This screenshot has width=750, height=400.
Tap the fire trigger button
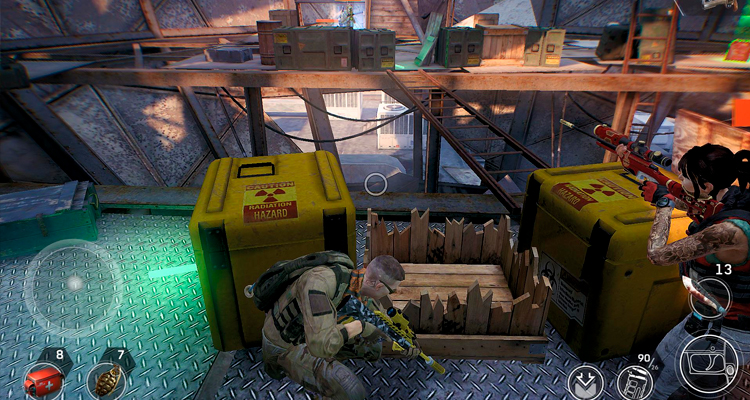point(711,364)
